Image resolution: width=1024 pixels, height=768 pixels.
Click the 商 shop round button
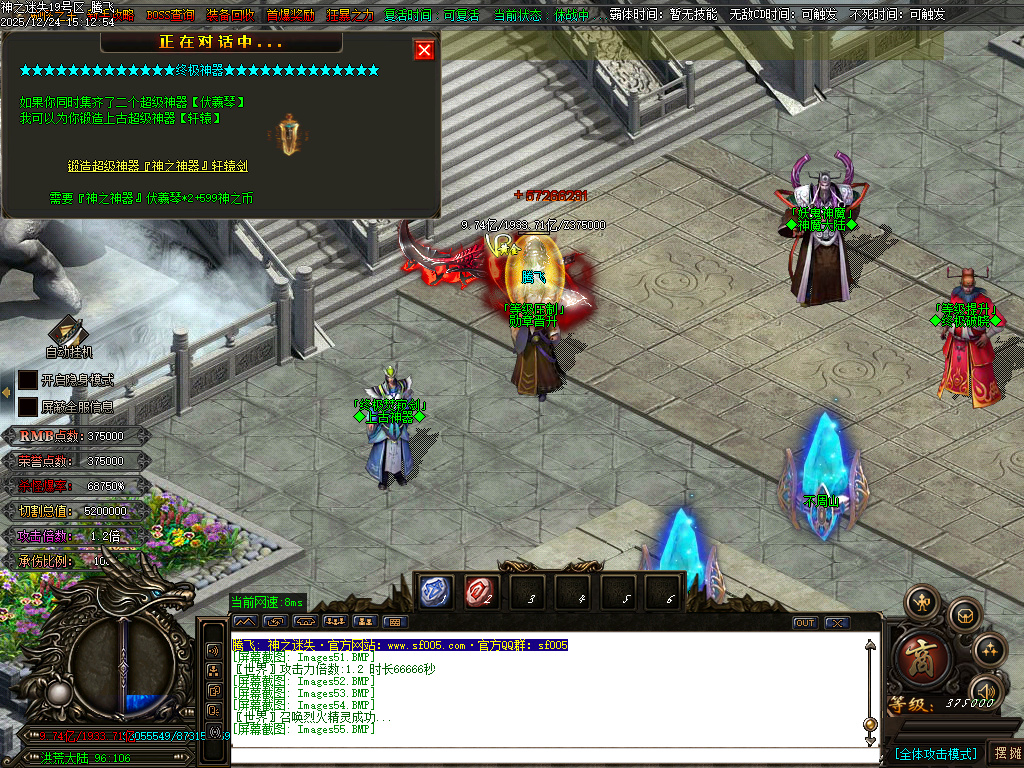(x=916, y=655)
